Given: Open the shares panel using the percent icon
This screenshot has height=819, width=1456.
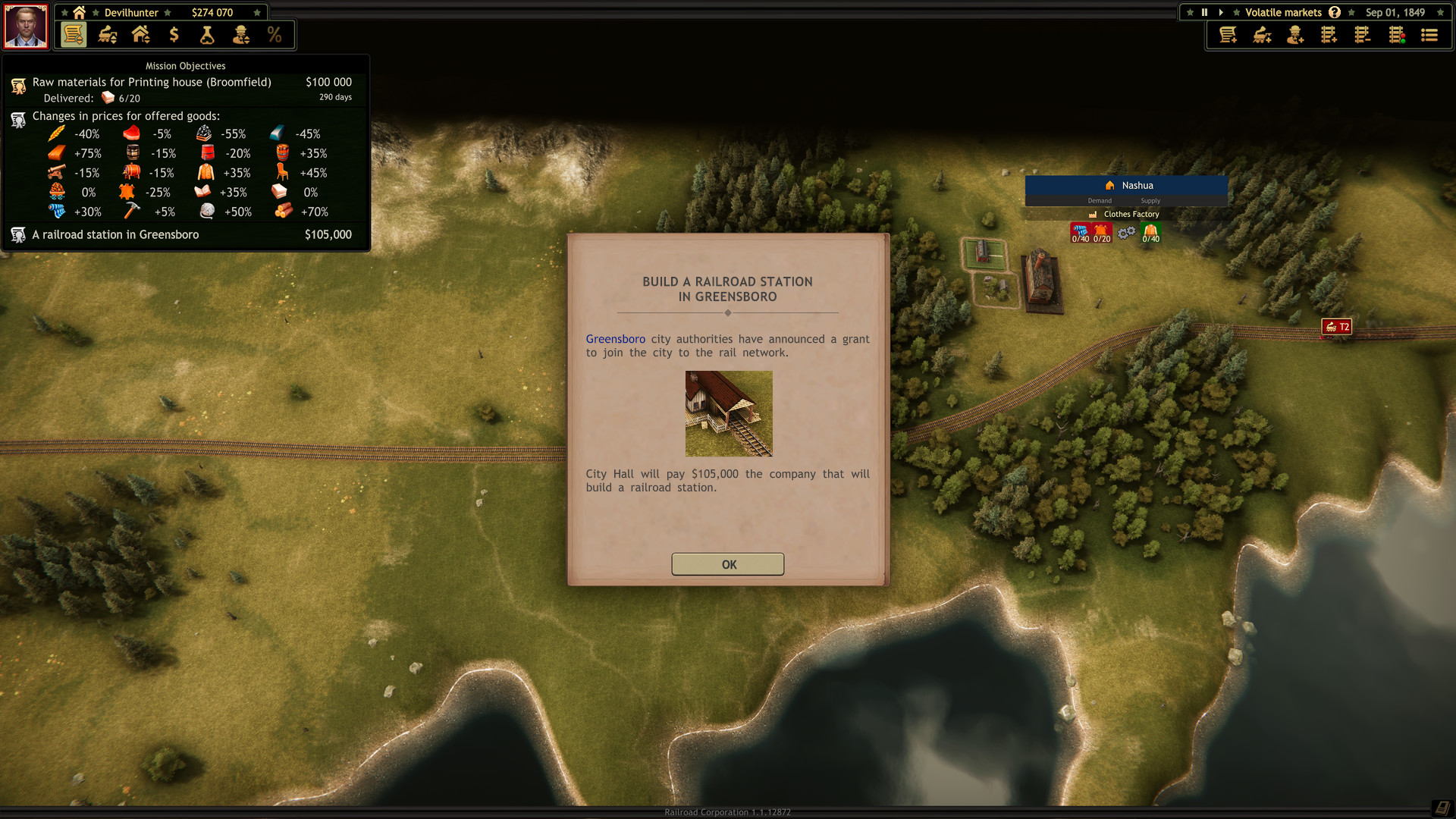Looking at the screenshot, I should click(274, 35).
